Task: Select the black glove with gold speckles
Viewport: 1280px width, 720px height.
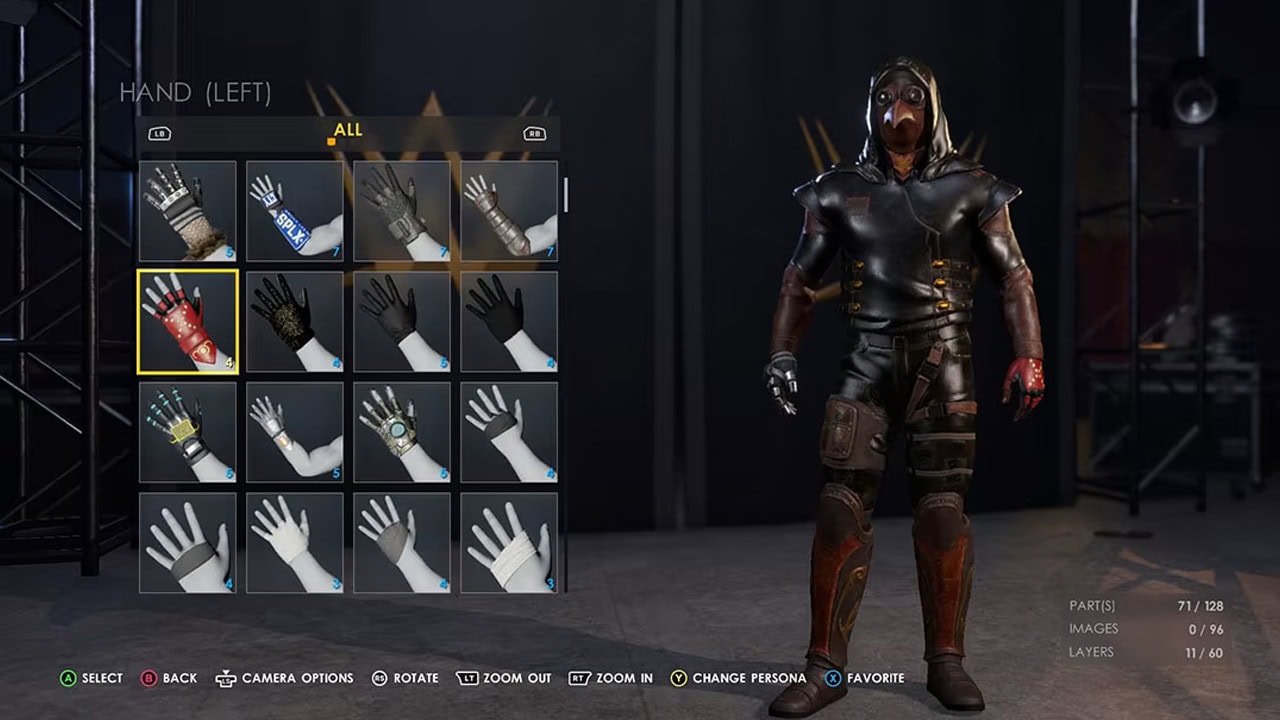Action: tap(295, 321)
